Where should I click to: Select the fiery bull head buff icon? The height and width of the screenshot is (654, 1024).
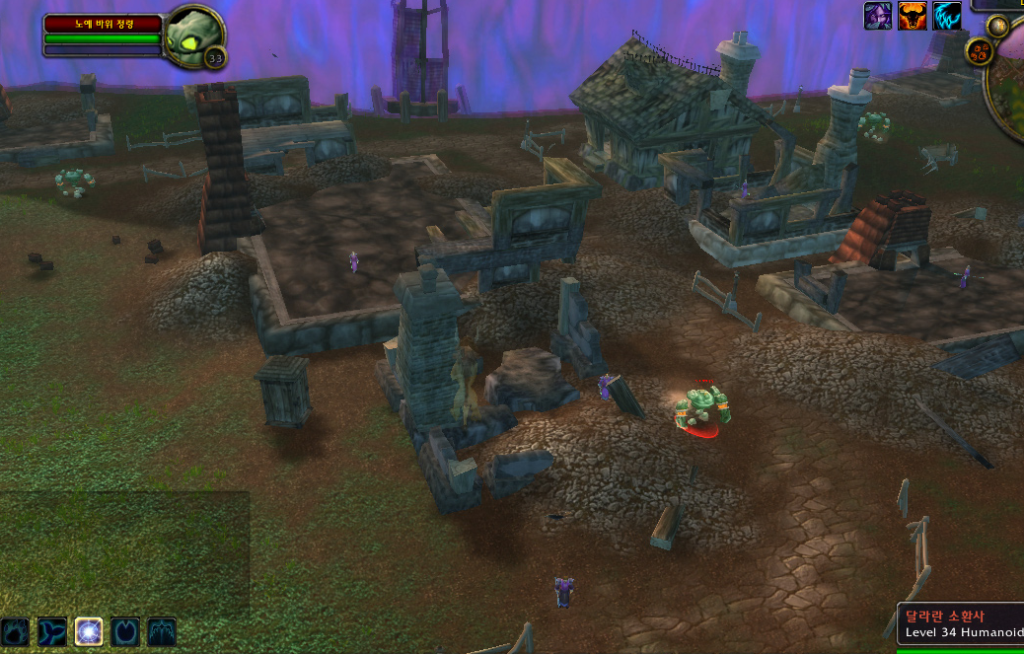pos(912,16)
